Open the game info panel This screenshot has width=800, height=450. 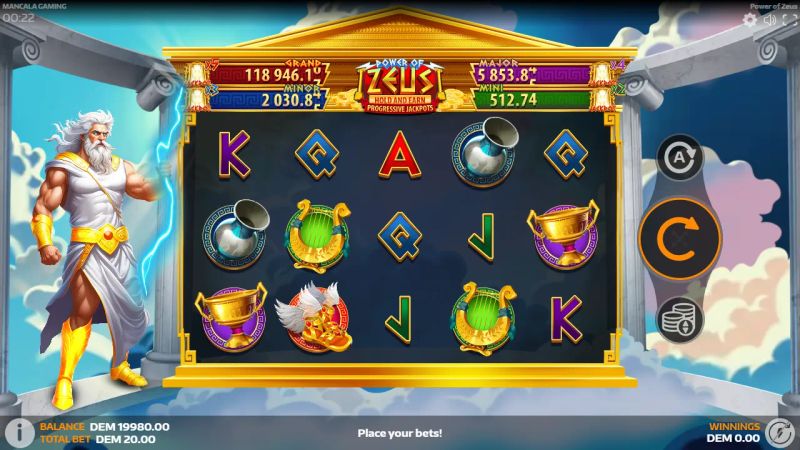15,432
